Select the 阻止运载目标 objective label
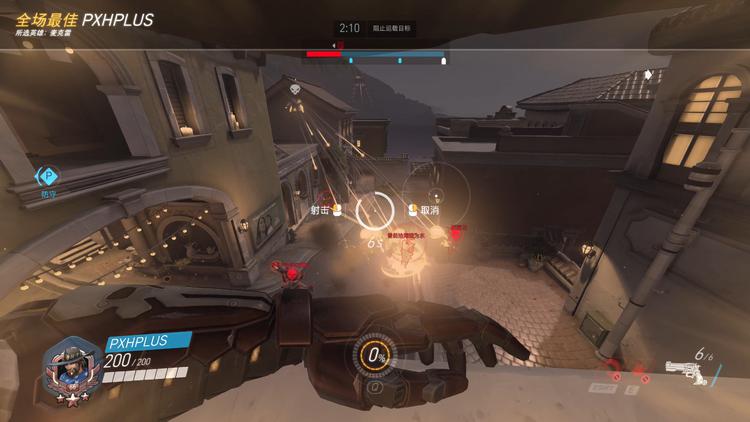This screenshot has height=422, width=750. pyautogui.click(x=391, y=29)
